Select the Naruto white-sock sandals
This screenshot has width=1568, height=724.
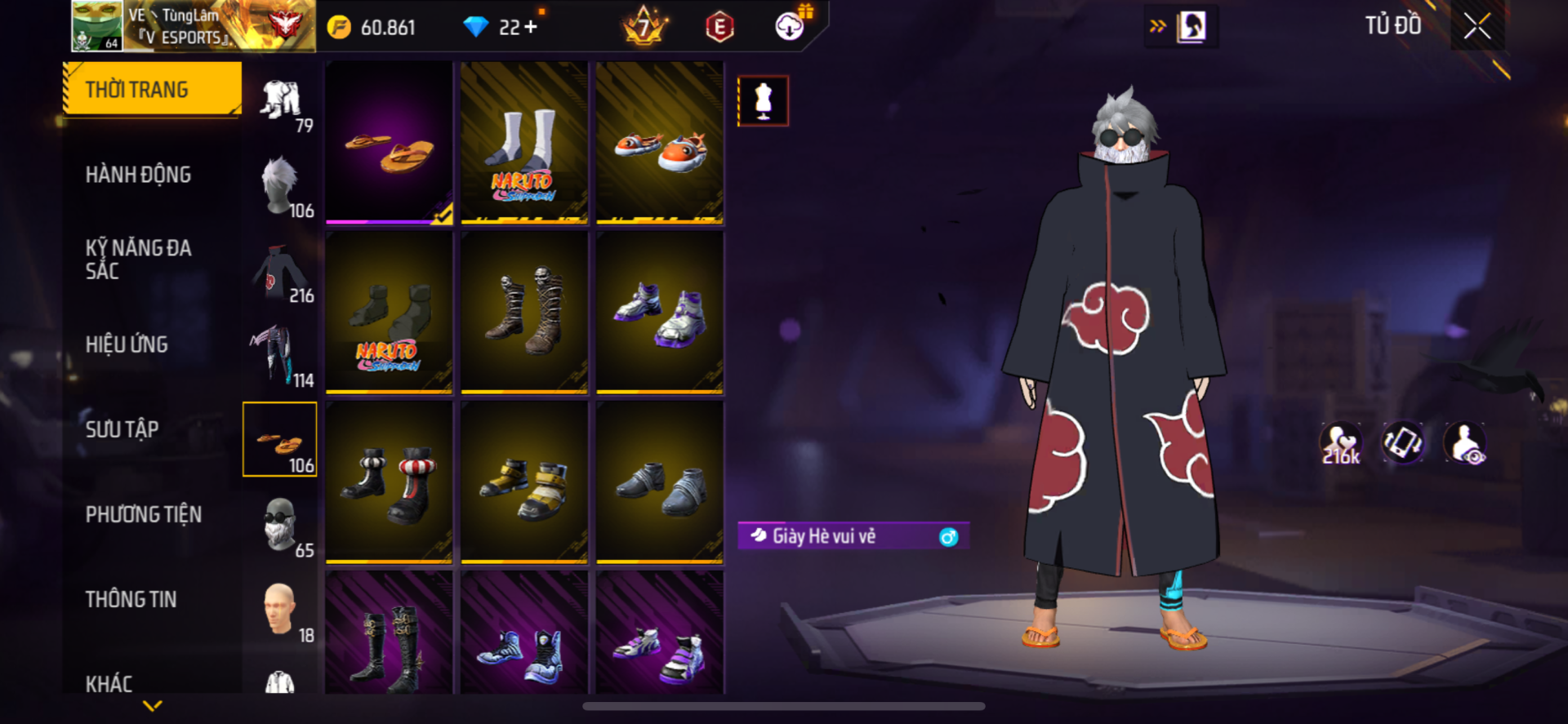(x=524, y=142)
